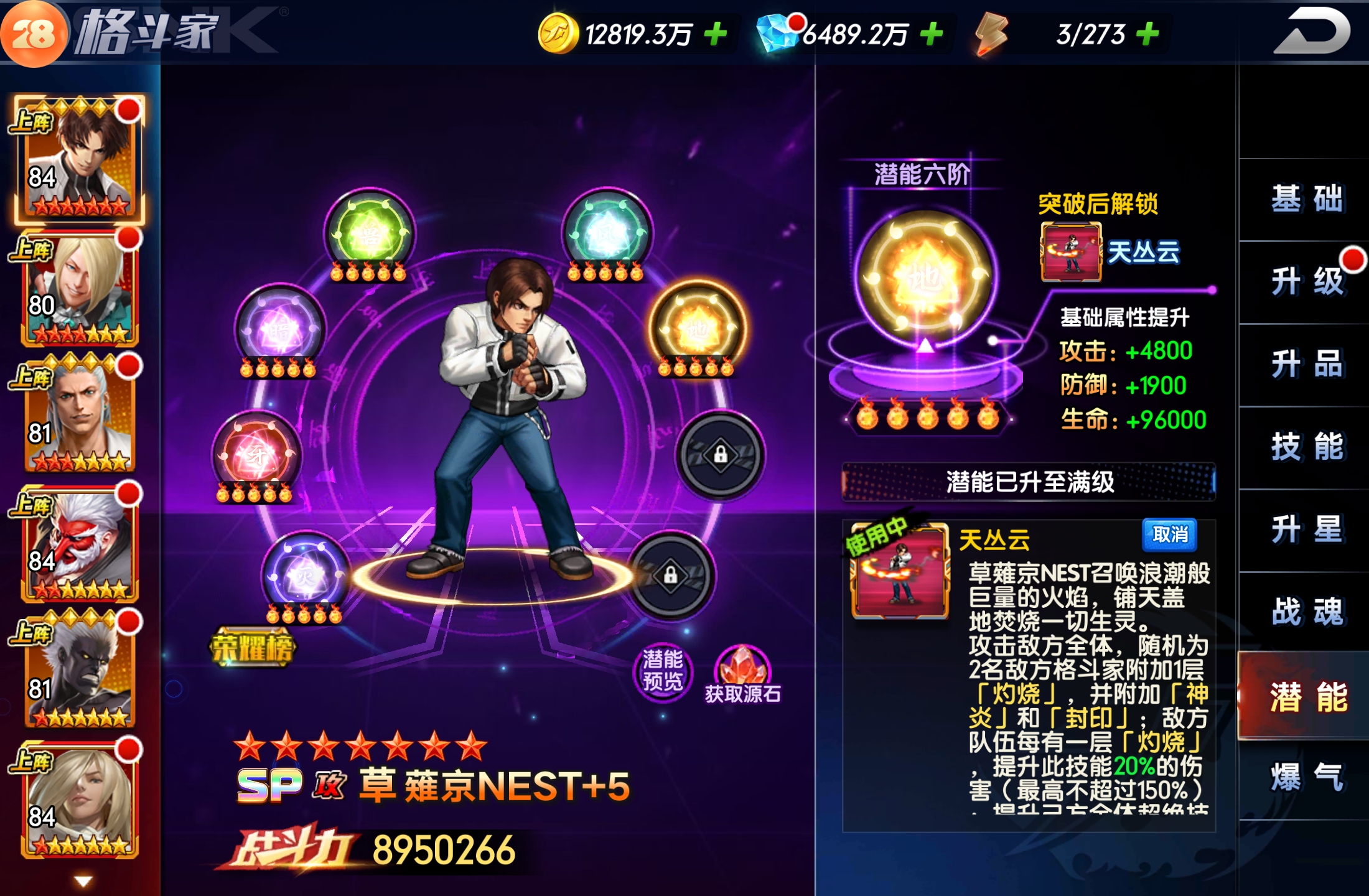Select the red 牙 potential orb
1369x896 pixels.
coord(256,455)
